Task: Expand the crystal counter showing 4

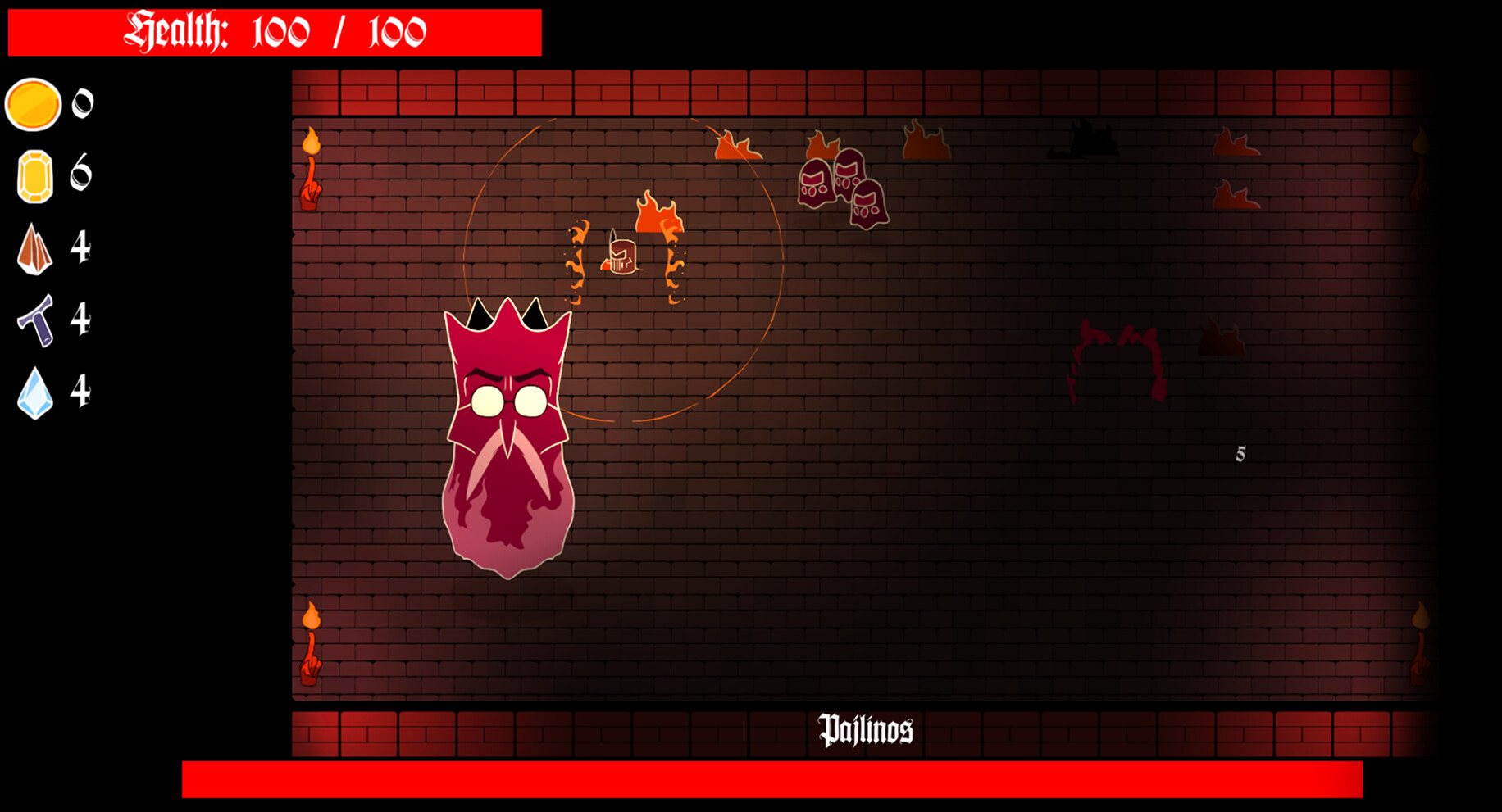Action: click(81, 392)
